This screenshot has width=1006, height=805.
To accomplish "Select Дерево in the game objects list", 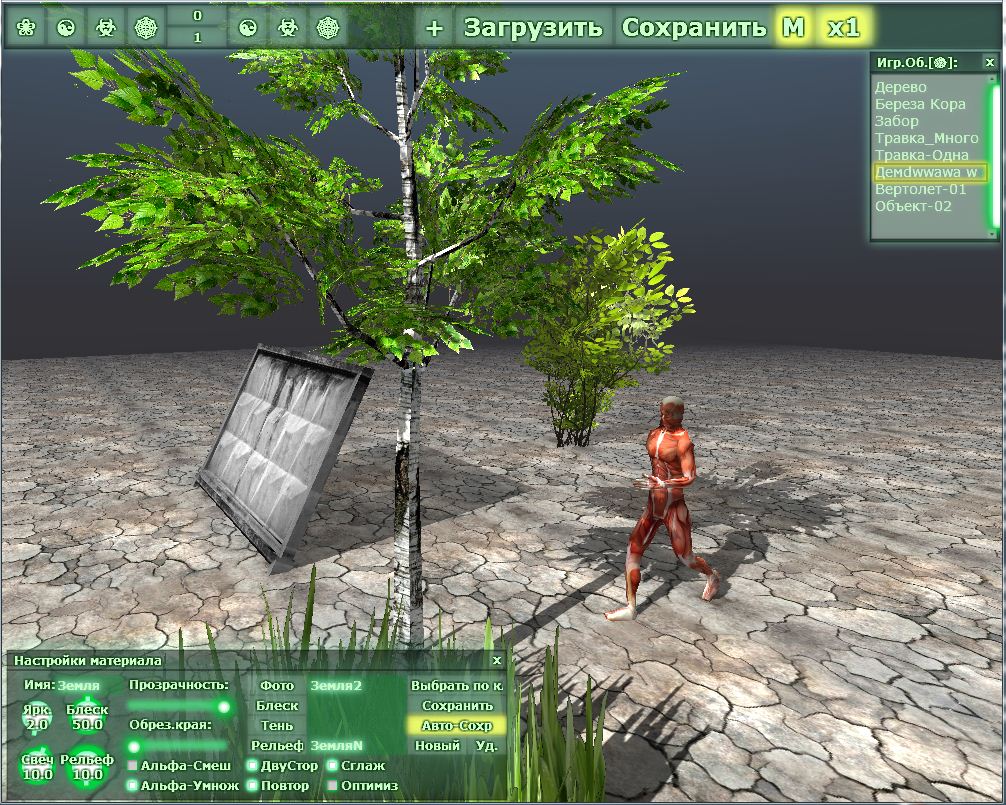I will (901, 87).
